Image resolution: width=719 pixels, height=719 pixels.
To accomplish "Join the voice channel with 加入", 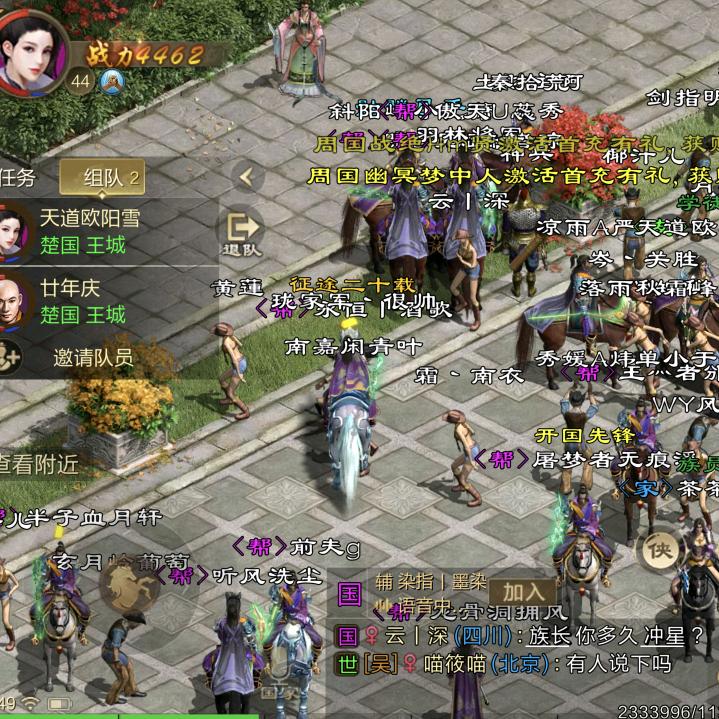I will [522, 593].
